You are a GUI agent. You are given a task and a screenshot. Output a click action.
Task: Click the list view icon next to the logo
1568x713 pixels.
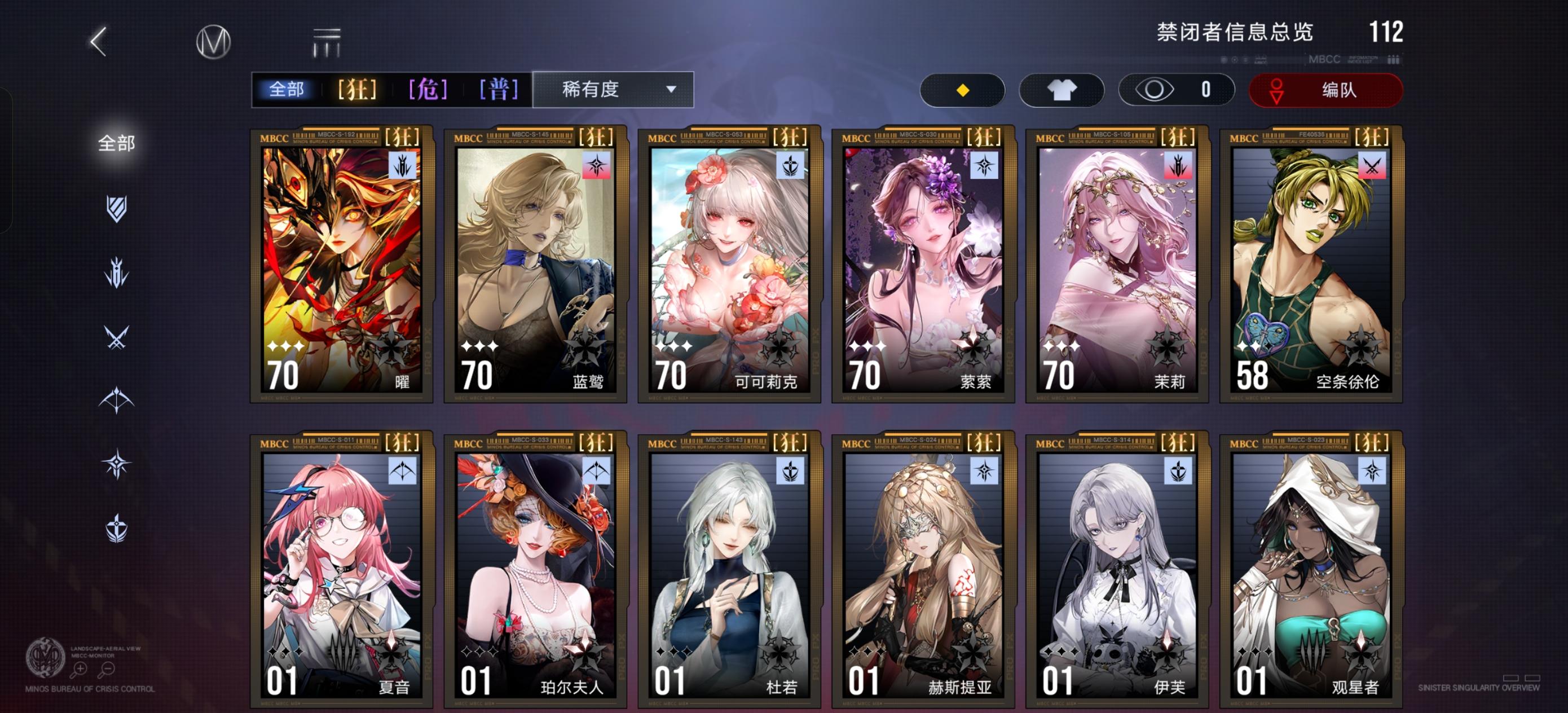pyautogui.click(x=326, y=40)
